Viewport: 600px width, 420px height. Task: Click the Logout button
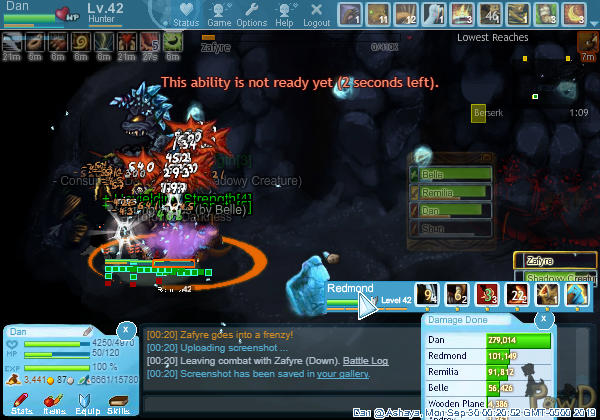(316, 15)
